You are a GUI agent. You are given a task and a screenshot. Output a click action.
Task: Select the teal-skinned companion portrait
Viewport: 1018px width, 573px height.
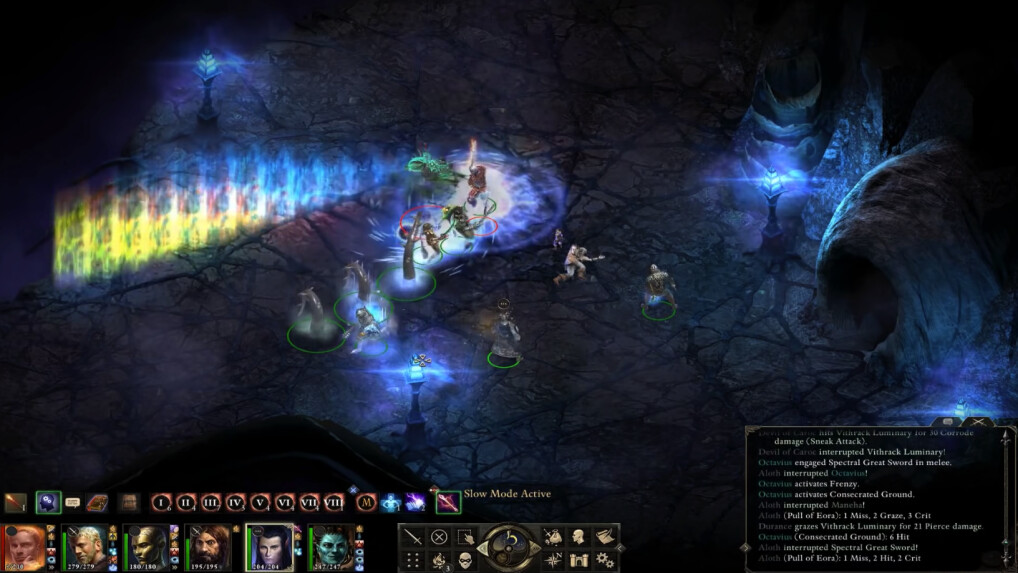point(332,548)
